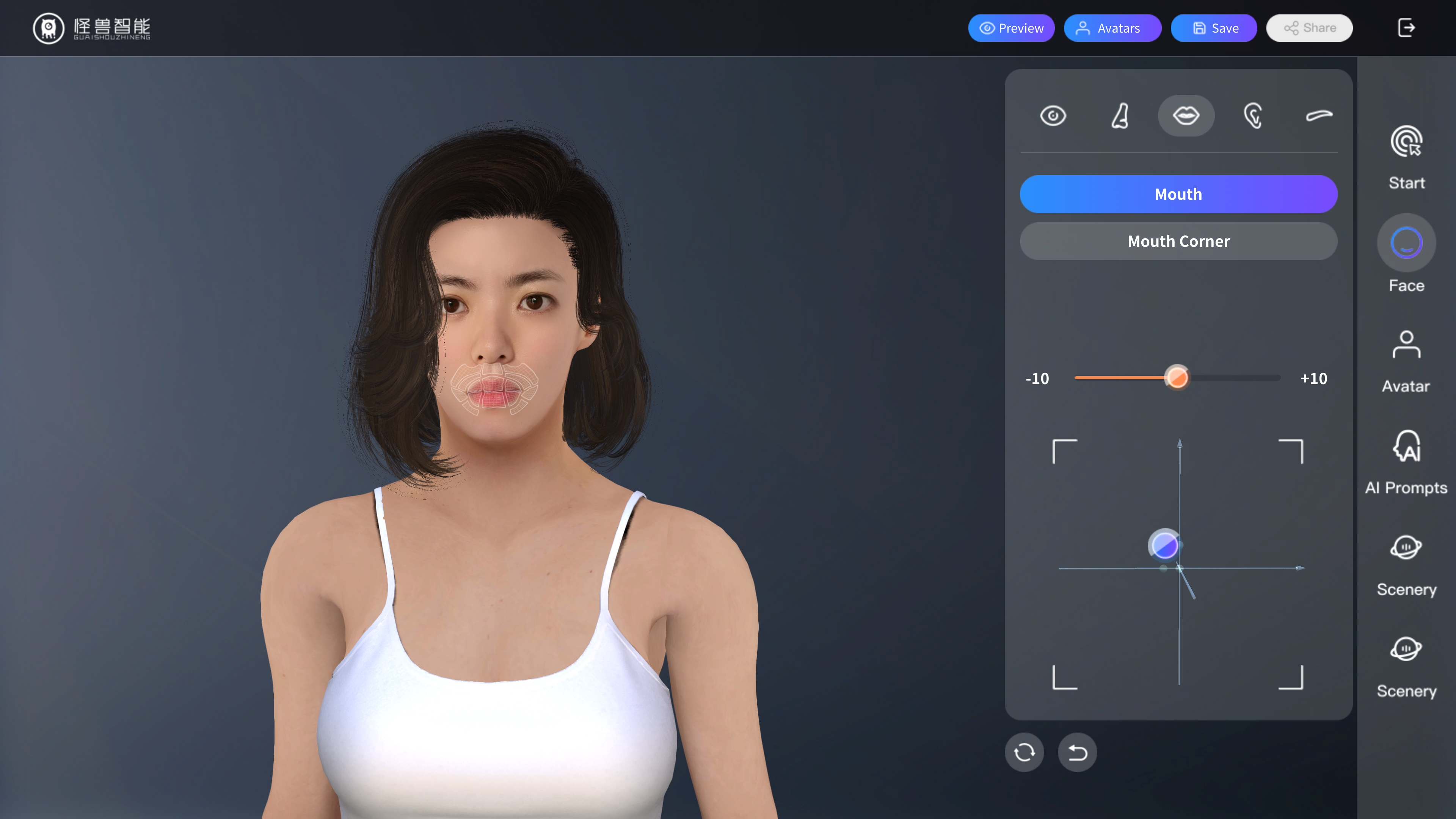Switch to the eyebrow editing tab

coord(1319,116)
